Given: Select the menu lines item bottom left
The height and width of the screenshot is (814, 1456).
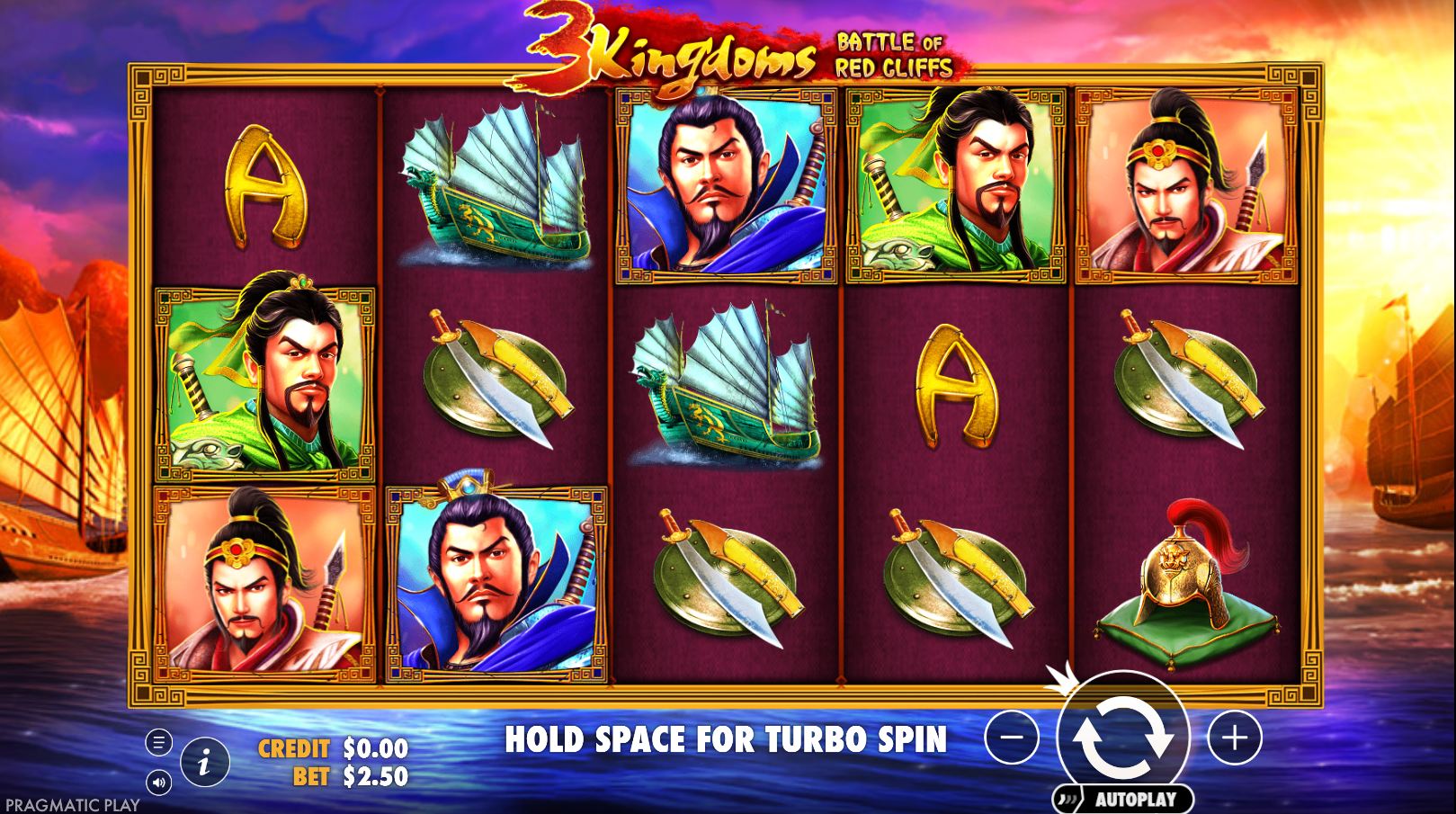Looking at the screenshot, I should tap(160, 743).
